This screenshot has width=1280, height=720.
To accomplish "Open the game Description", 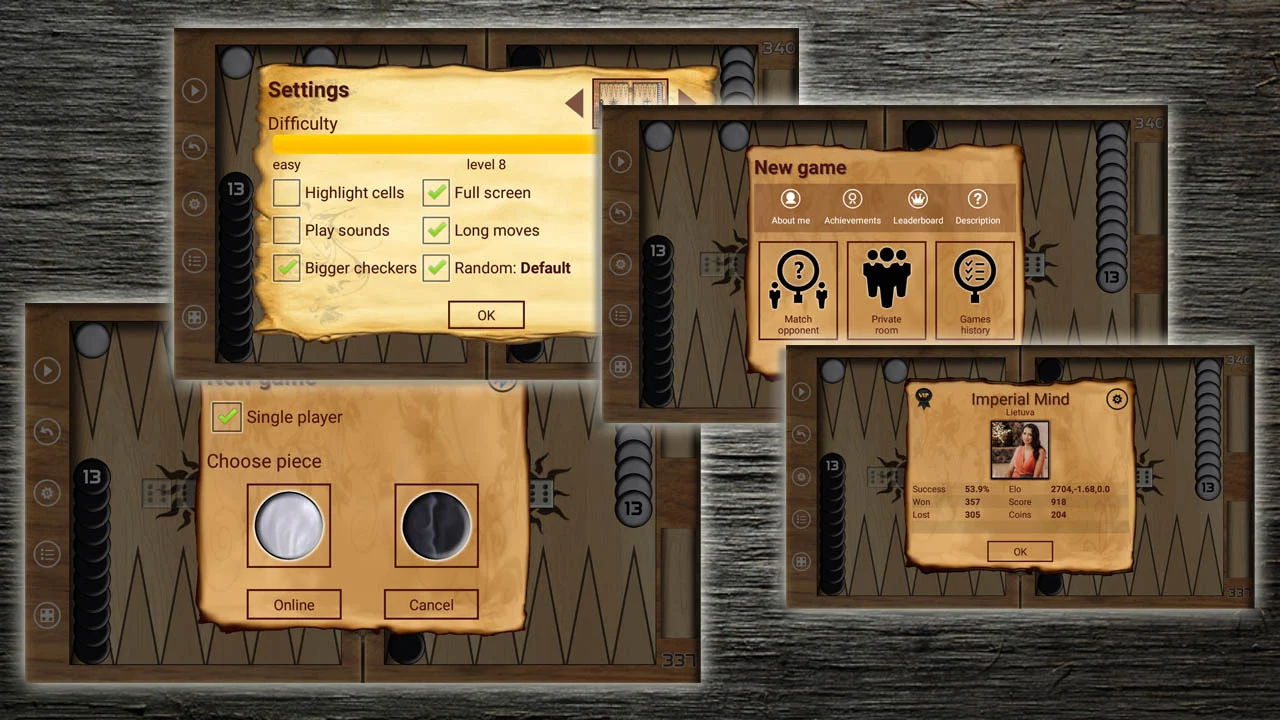I will point(977,205).
